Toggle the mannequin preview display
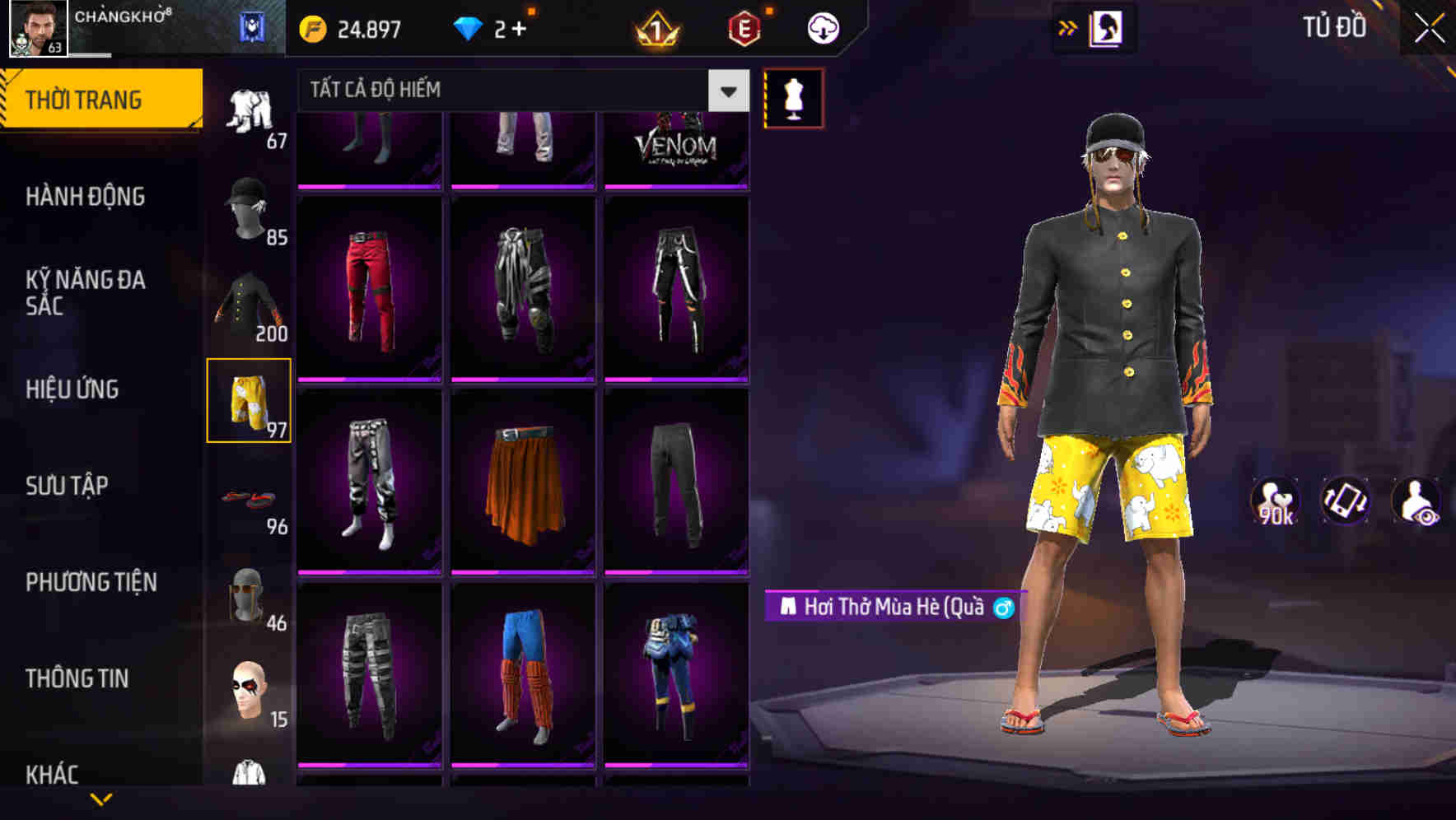The image size is (1456, 820). coord(793,97)
